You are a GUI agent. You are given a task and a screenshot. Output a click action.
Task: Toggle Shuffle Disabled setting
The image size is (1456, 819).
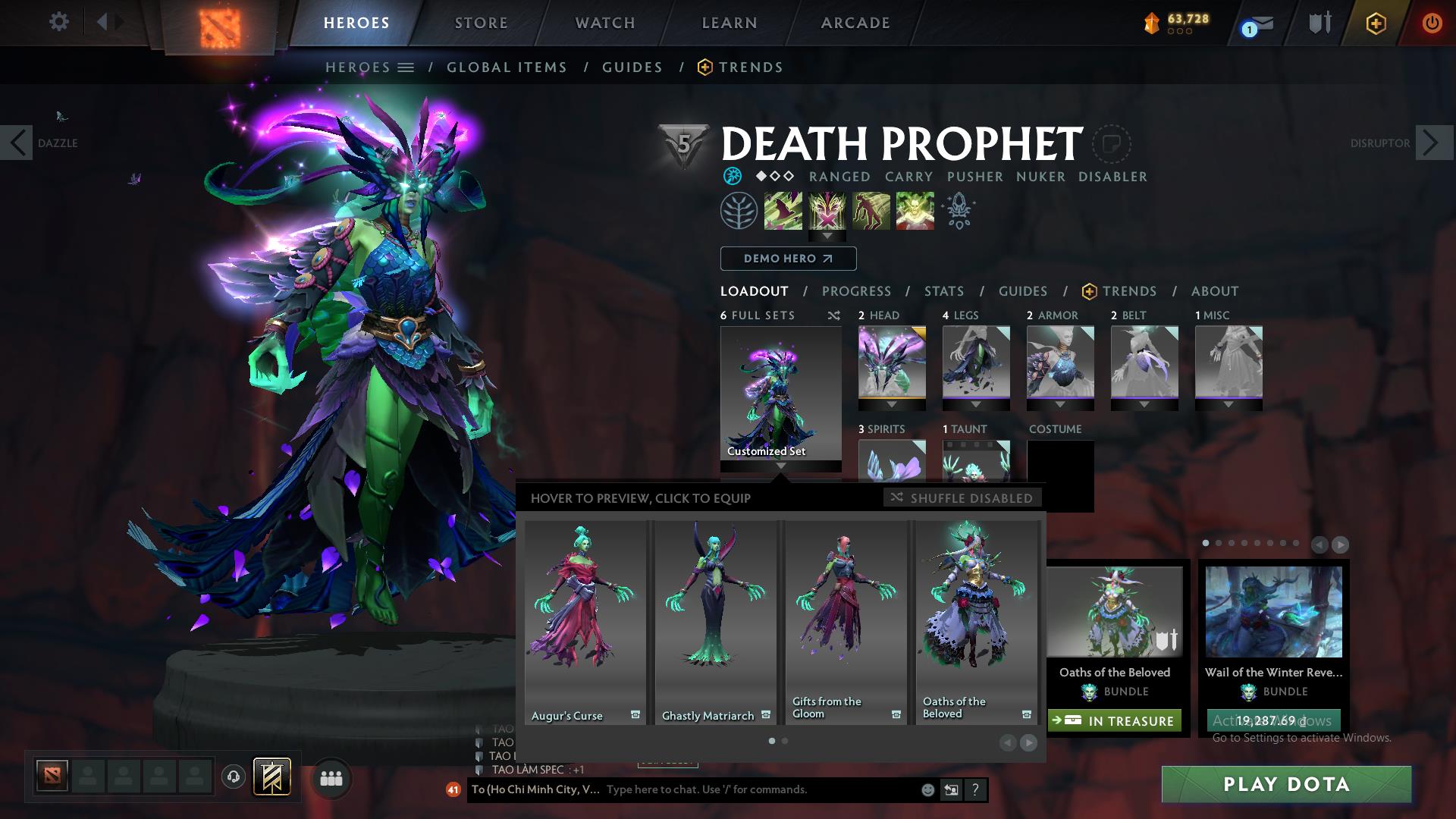tap(962, 498)
